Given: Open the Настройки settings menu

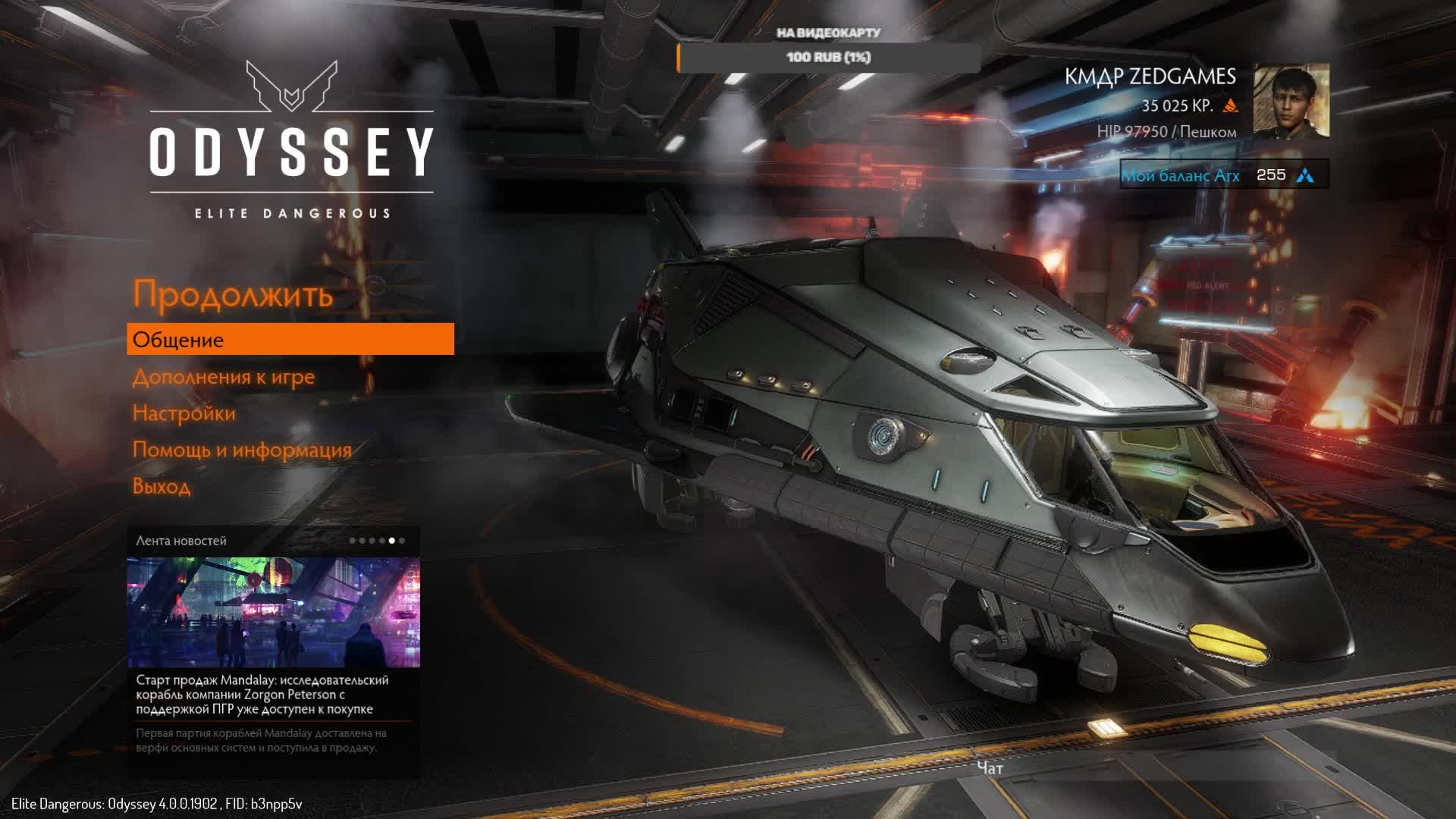Looking at the screenshot, I should 184,413.
